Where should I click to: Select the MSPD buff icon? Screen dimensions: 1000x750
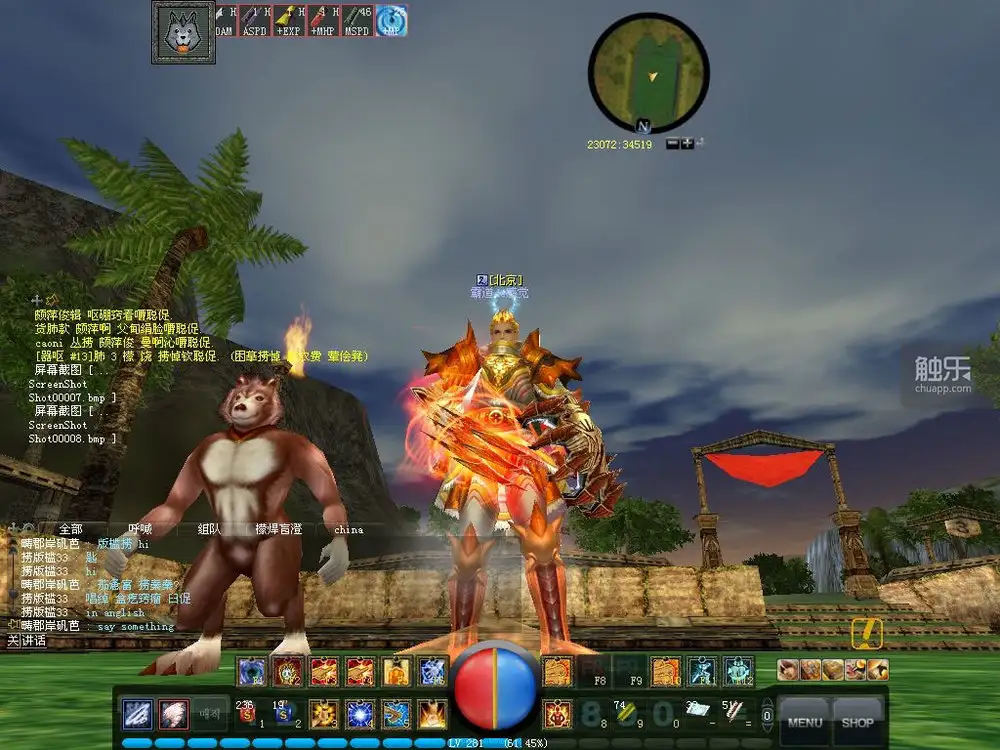357,20
